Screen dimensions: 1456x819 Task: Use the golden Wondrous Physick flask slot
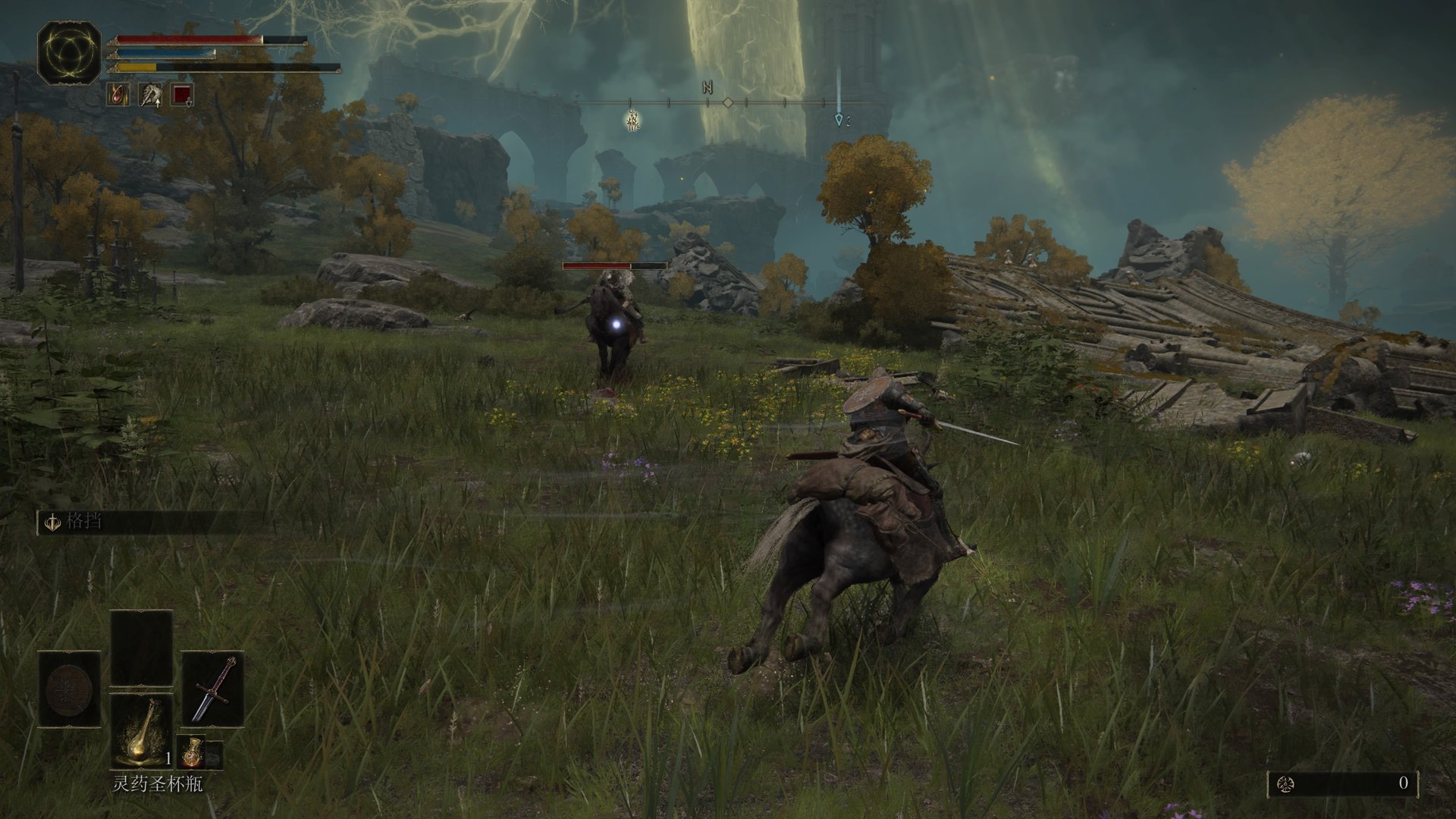pyautogui.click(x=142, y=731)
